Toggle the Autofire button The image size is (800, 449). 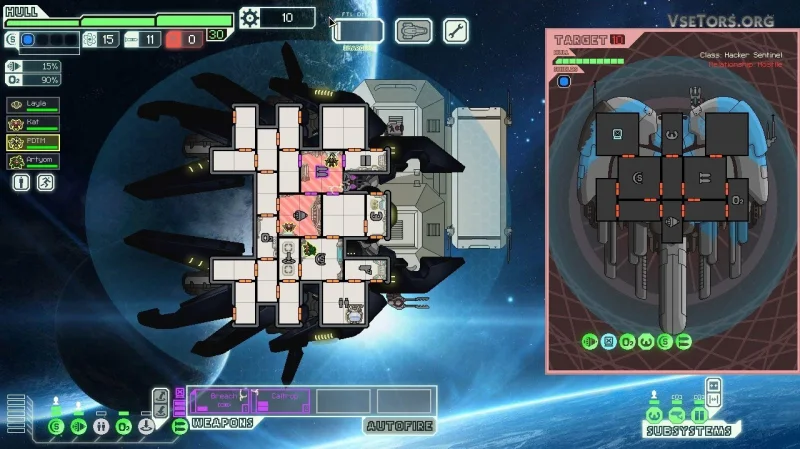(399, 425)
